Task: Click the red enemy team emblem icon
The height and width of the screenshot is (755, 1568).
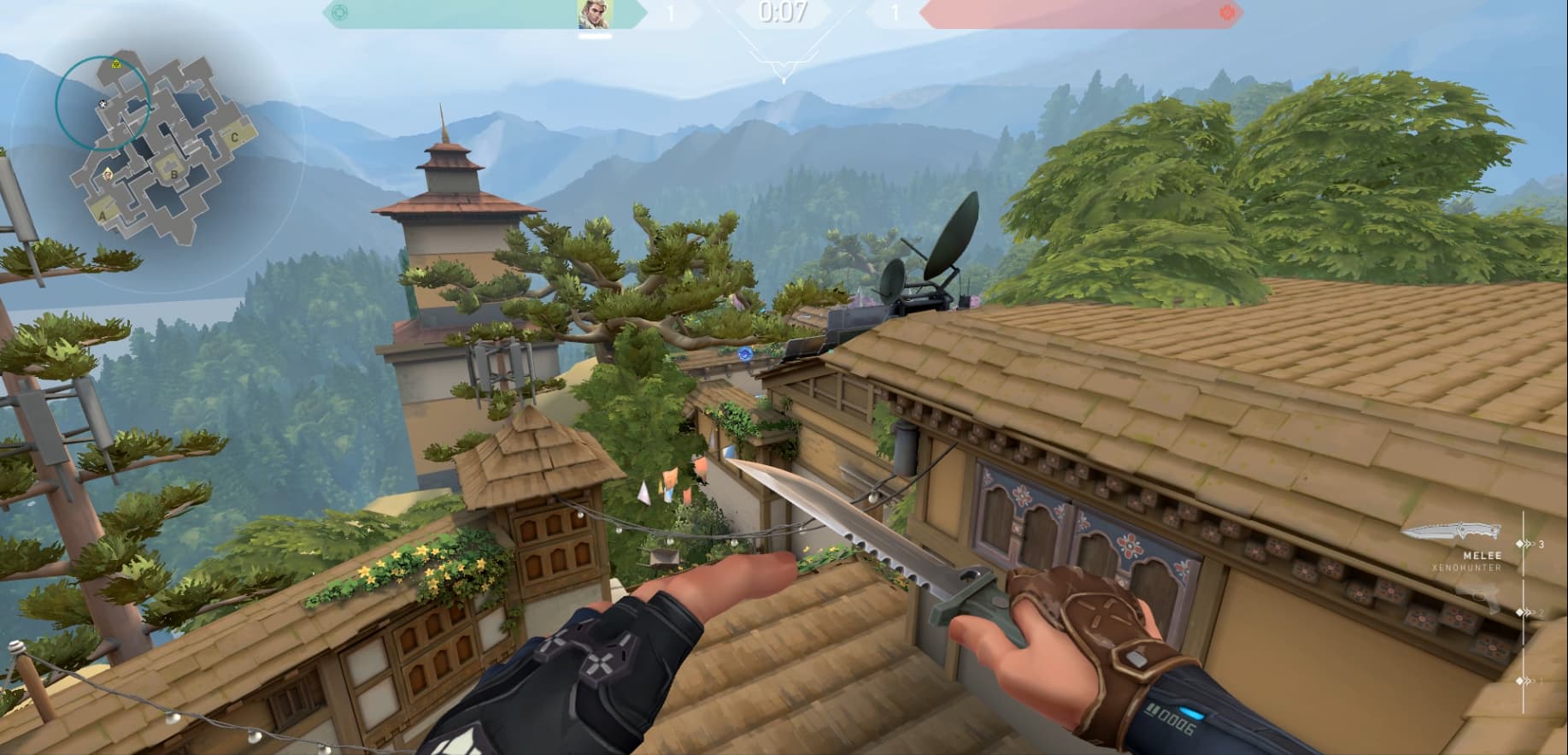Action: (1228, 13)
